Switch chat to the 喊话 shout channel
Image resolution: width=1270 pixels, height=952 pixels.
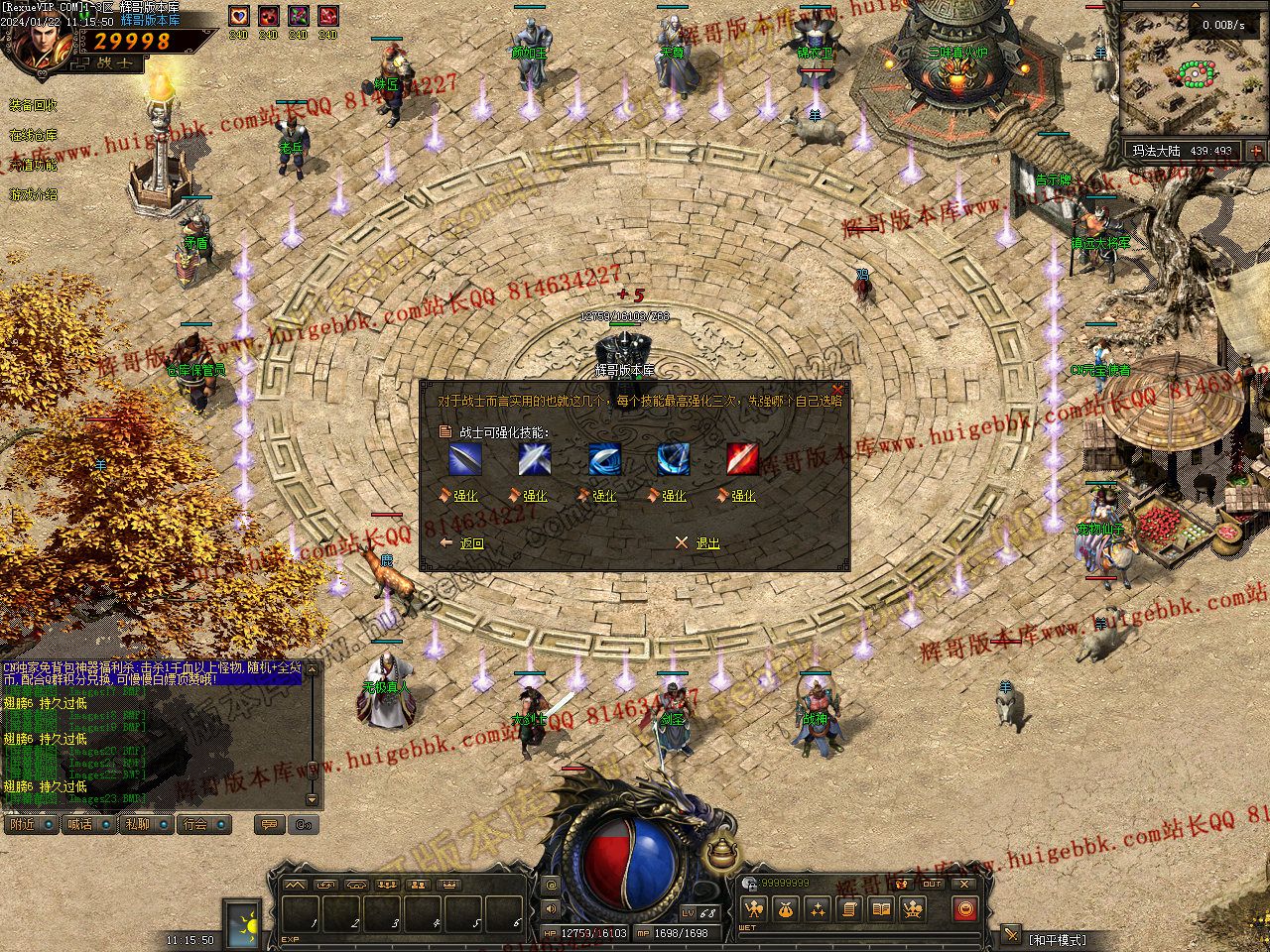80,824
